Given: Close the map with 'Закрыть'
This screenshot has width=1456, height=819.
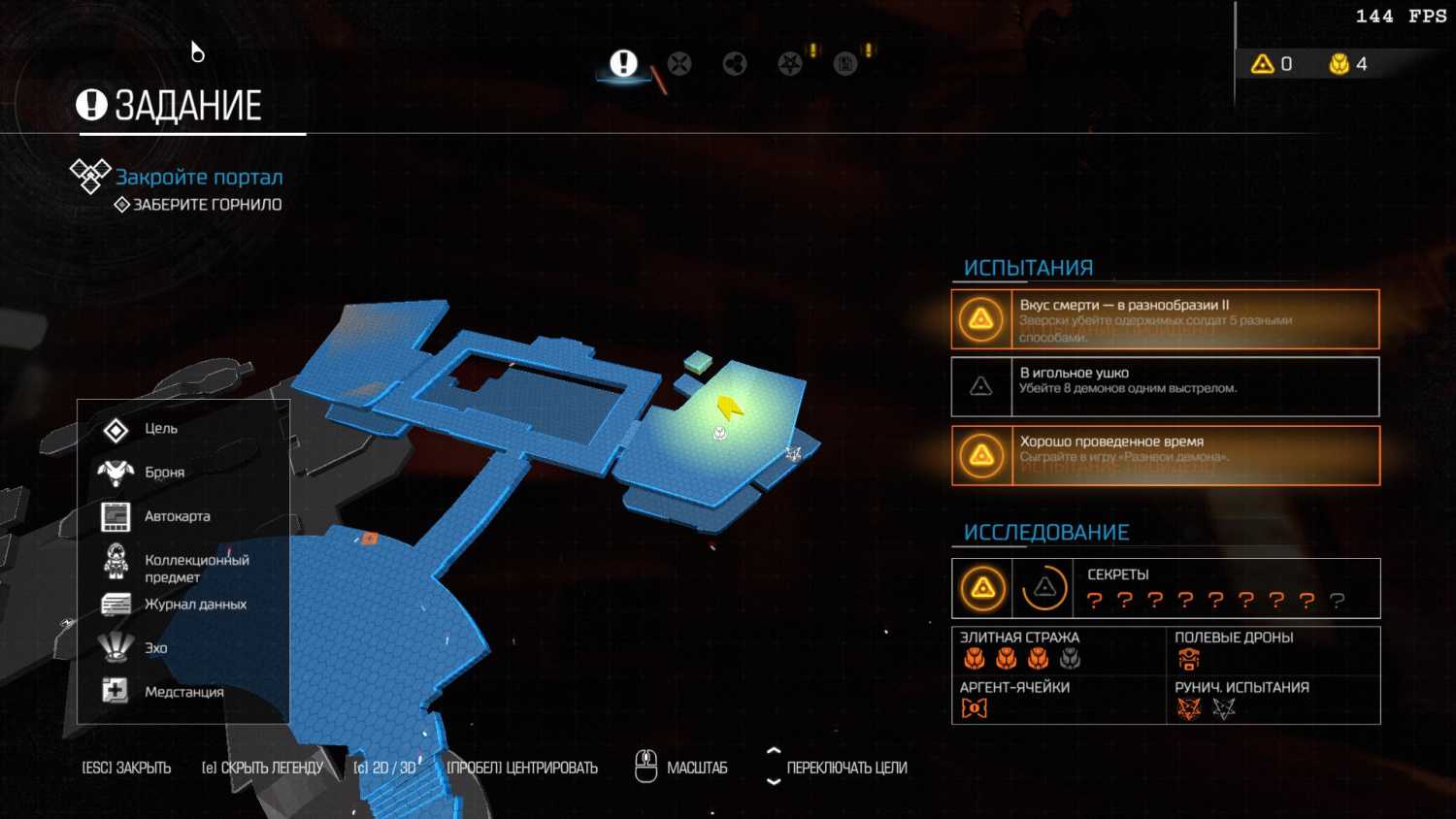Looking at the screenshot, I should pos(126,768).
